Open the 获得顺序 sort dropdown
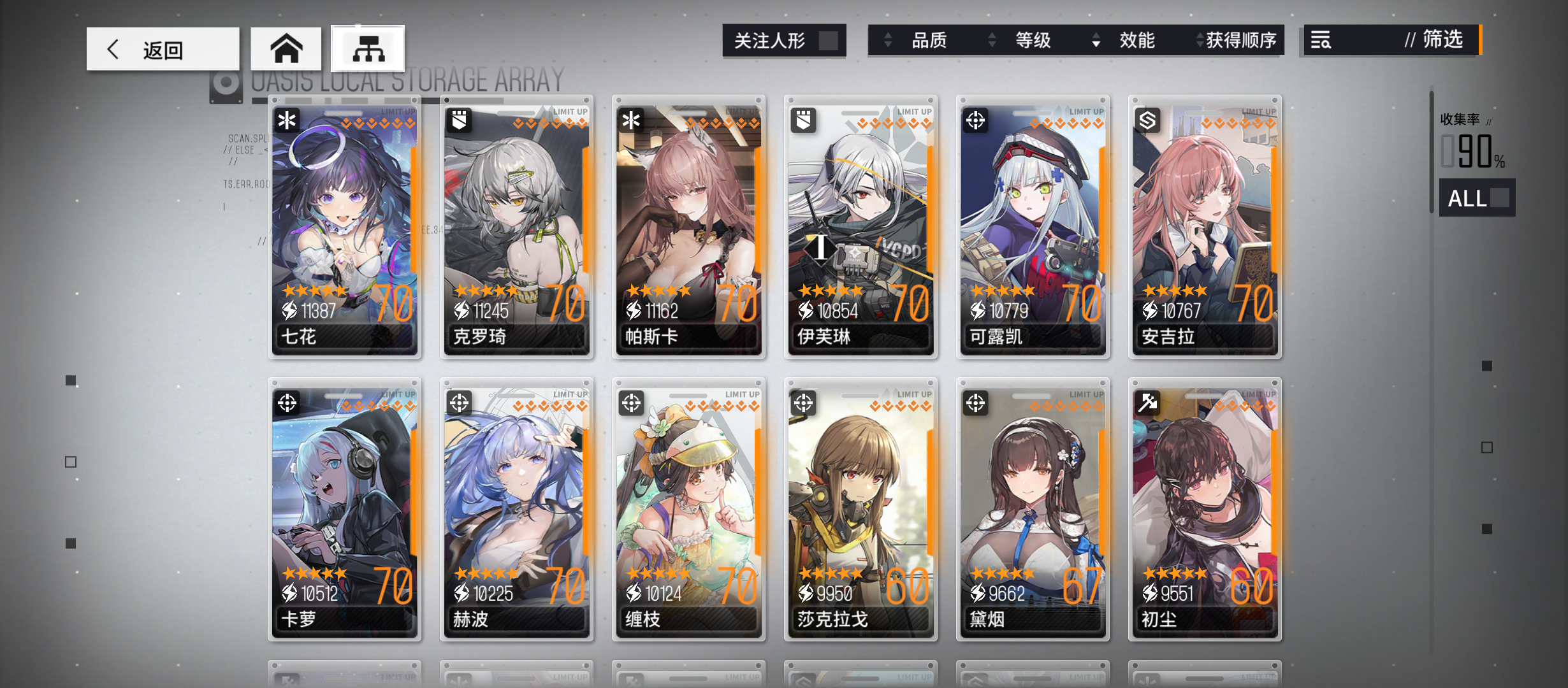Viewport: 1568px width, 688px height. [1237, 41]
